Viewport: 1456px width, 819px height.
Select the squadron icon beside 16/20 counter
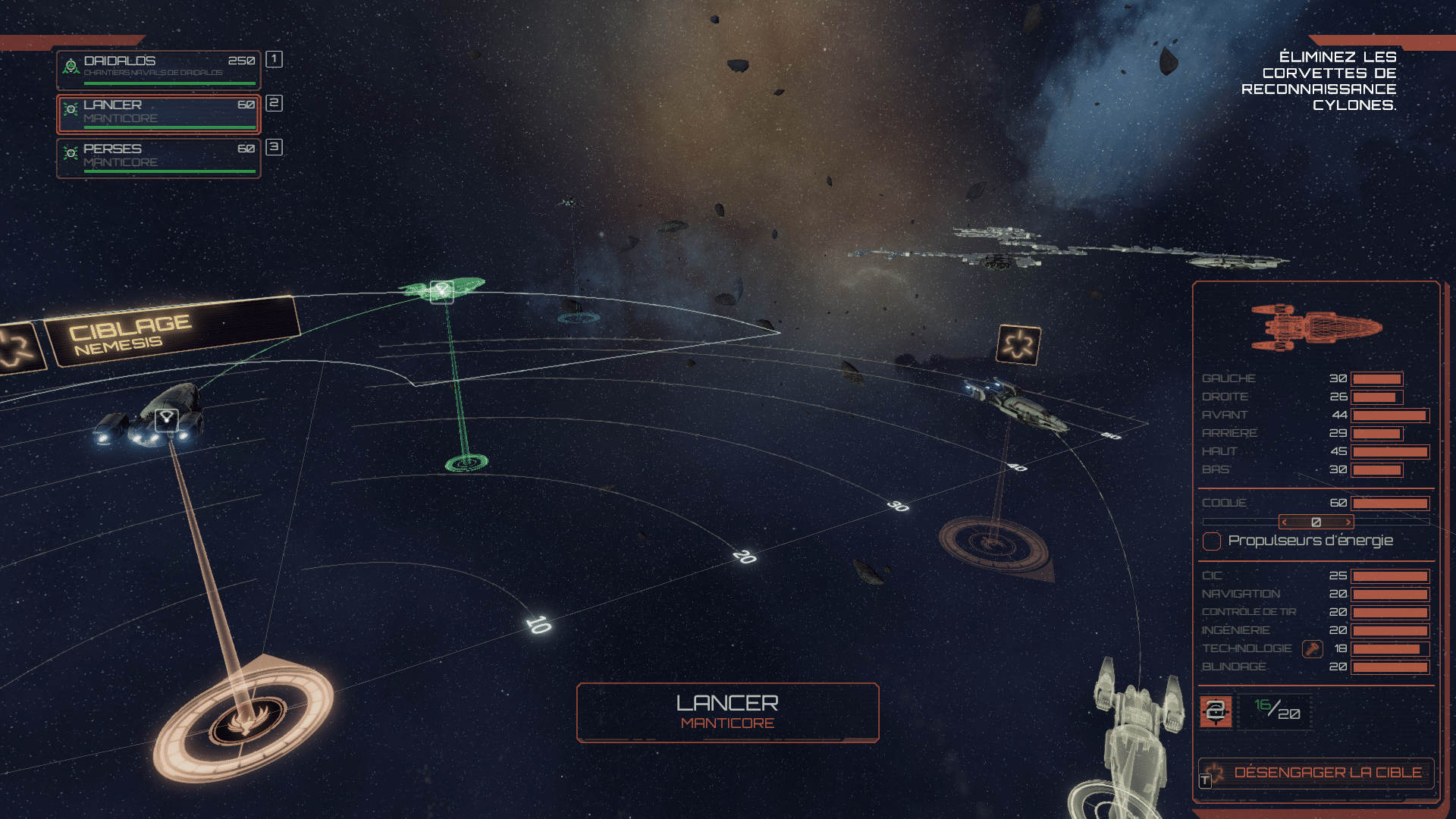(x=1216, y=711)
